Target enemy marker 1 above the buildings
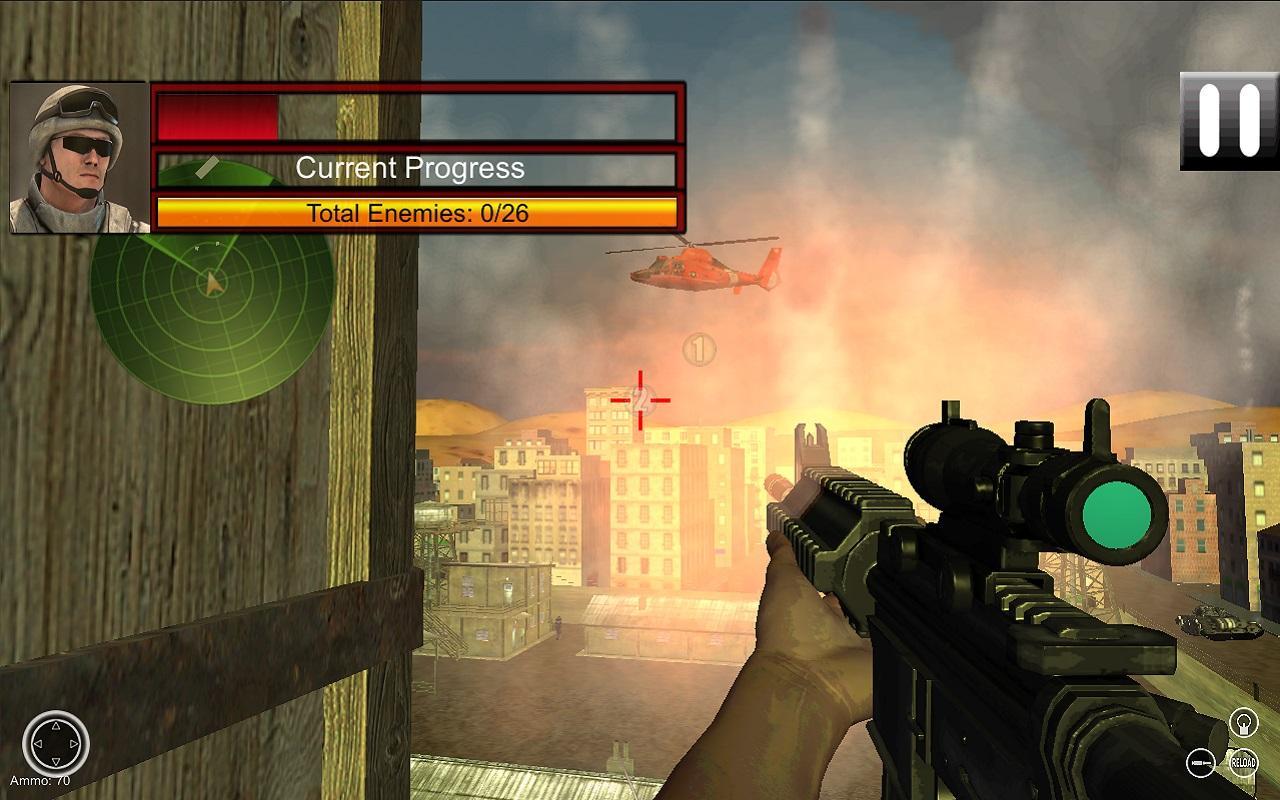Screen dimensions: 1280x800 700,351
